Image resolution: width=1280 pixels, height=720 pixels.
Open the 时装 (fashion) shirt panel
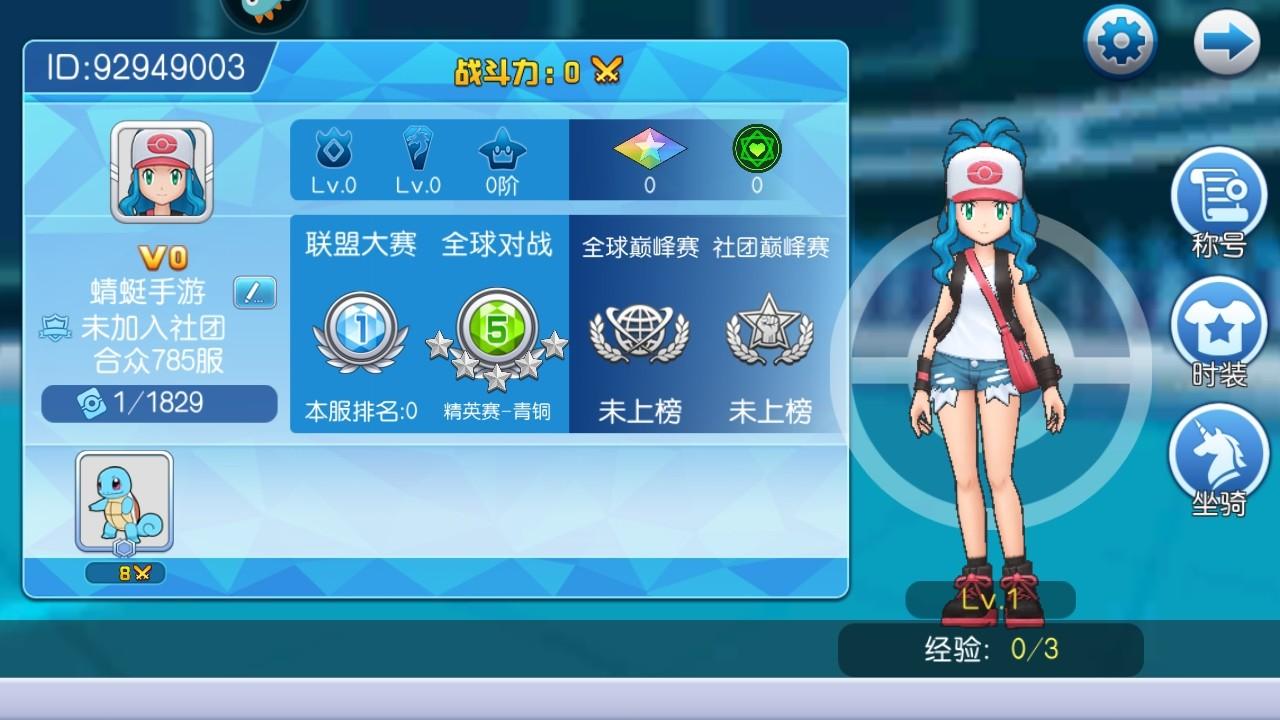coord(1218,330)
